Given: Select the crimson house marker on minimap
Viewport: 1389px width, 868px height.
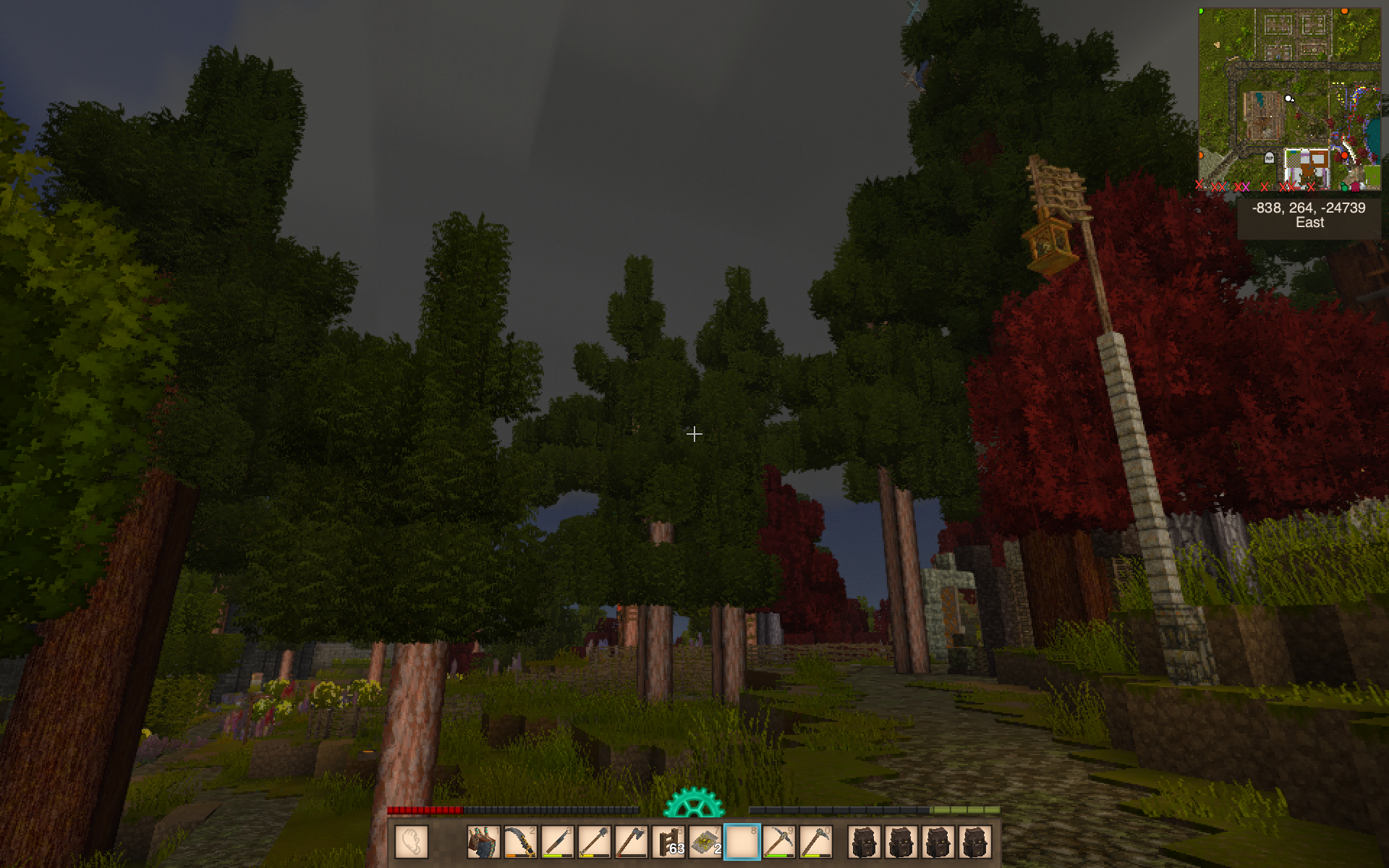Looking at the screenshot, I should coord(1356,187).
